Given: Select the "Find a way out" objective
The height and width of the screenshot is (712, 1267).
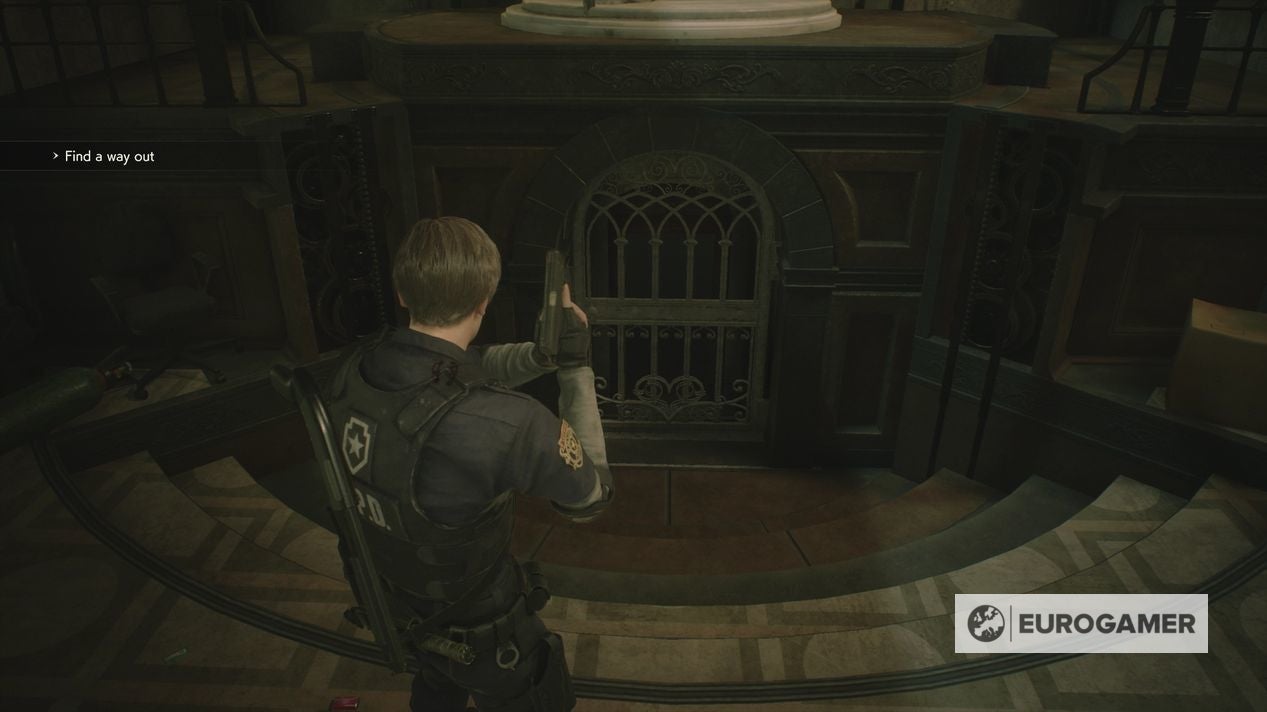Looking at the screenshot, I should (x=109, y=156).
